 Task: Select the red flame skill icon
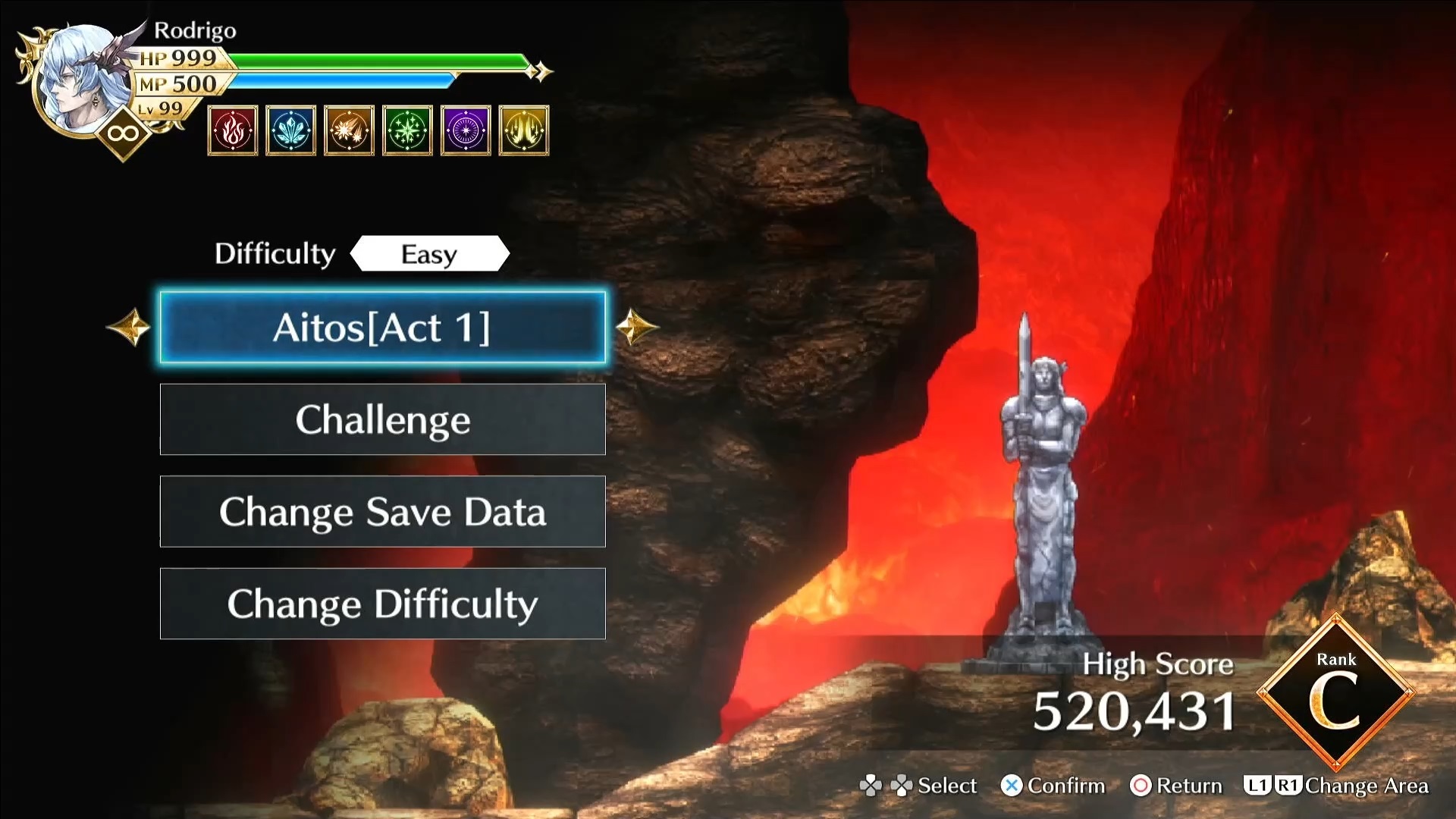point(233,130)
